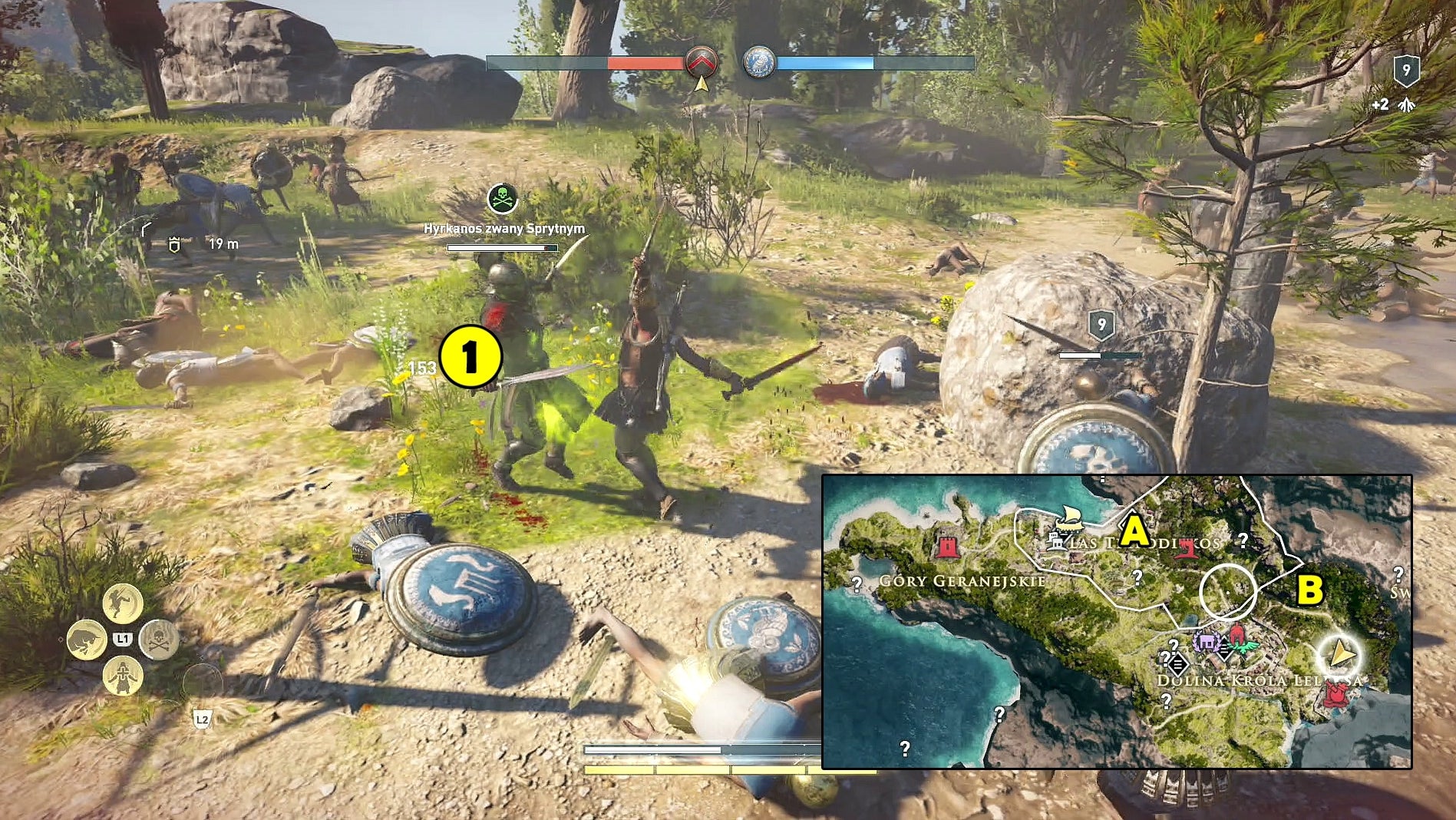Click the yellow number 1 annotation marker
Screen dimensions: 1456x820
(470, 358)
